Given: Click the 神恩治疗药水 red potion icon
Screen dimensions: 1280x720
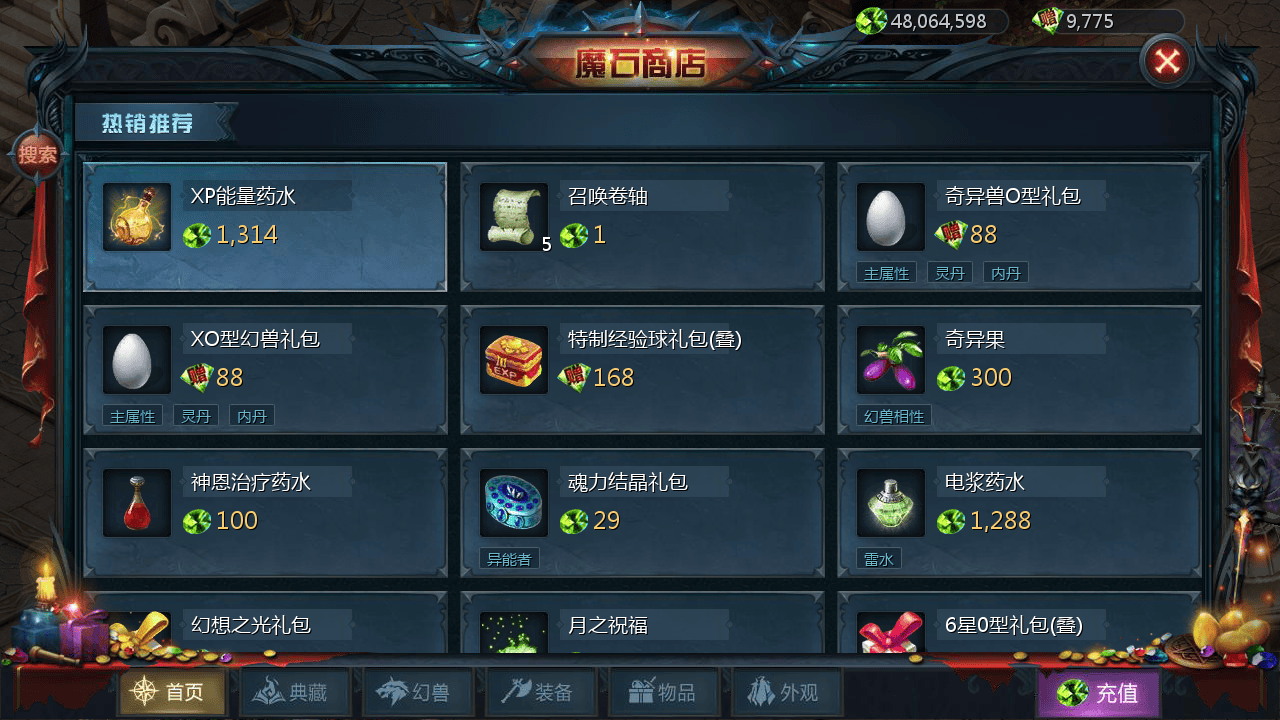Looking at the screenshot, I should [x=135, y=503].
